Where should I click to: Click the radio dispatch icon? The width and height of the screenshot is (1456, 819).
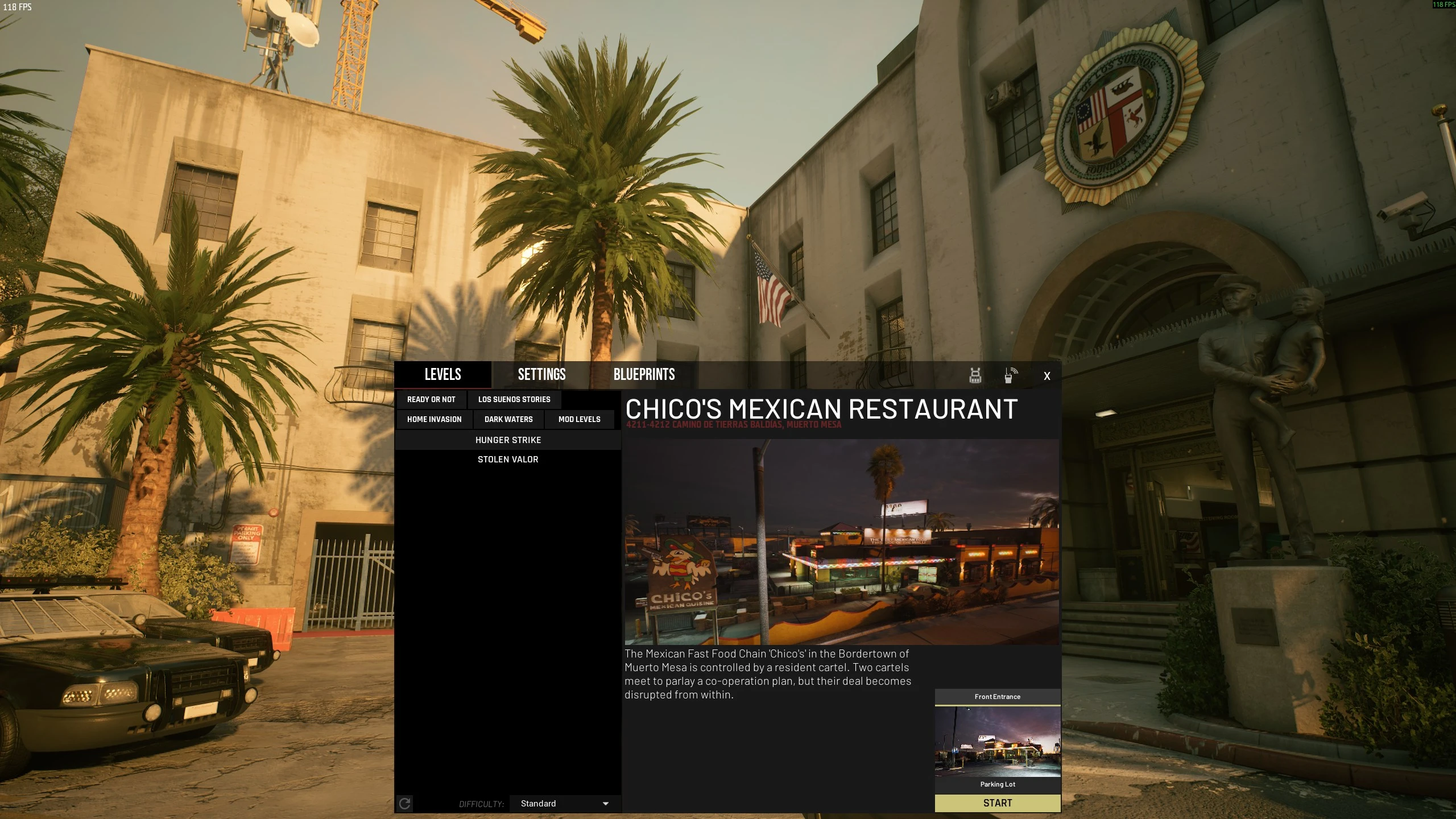pyautogui.click(x=1010, y=374)
